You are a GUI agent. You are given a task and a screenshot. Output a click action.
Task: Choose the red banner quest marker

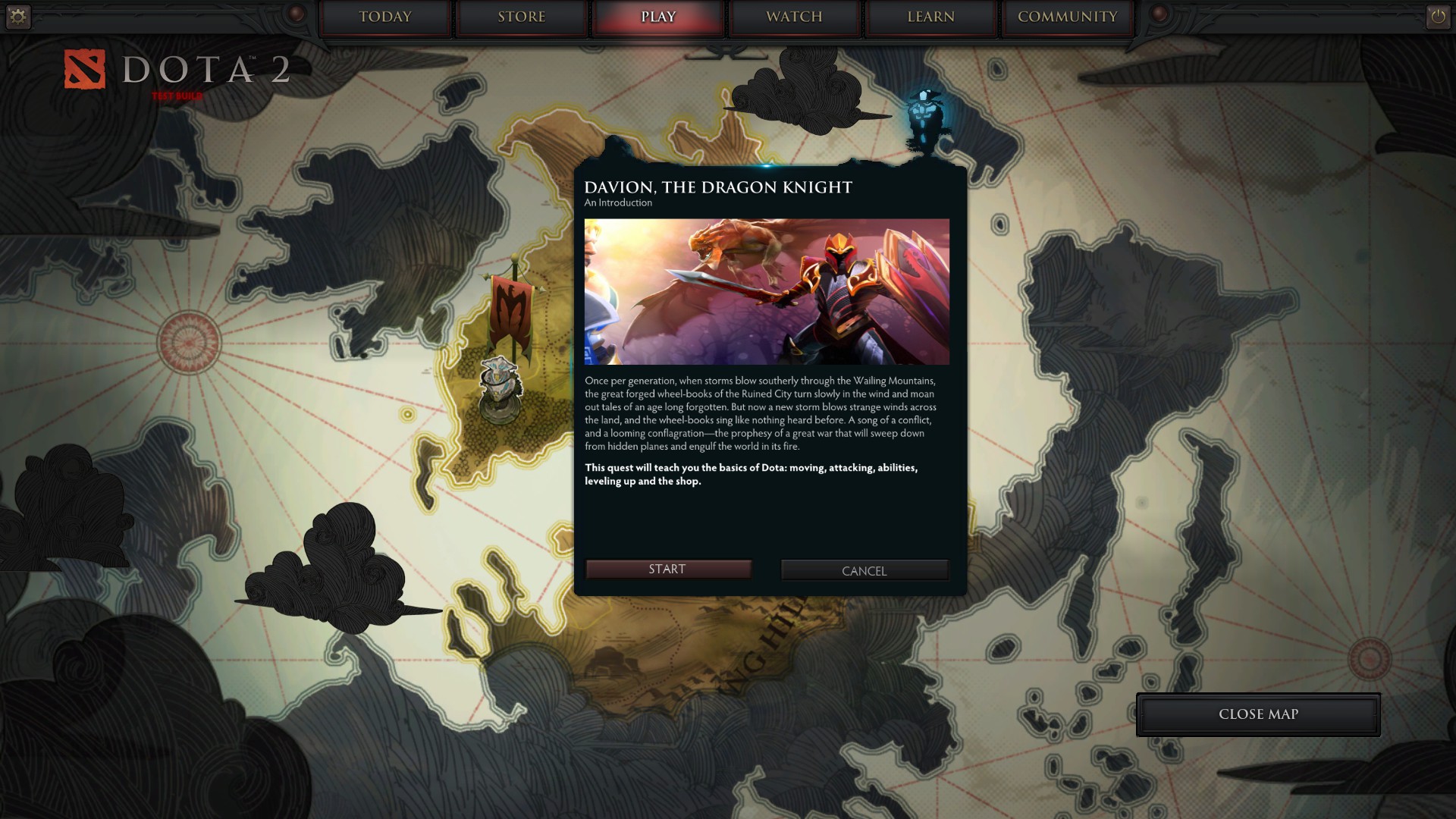click(x=513, y=311)
